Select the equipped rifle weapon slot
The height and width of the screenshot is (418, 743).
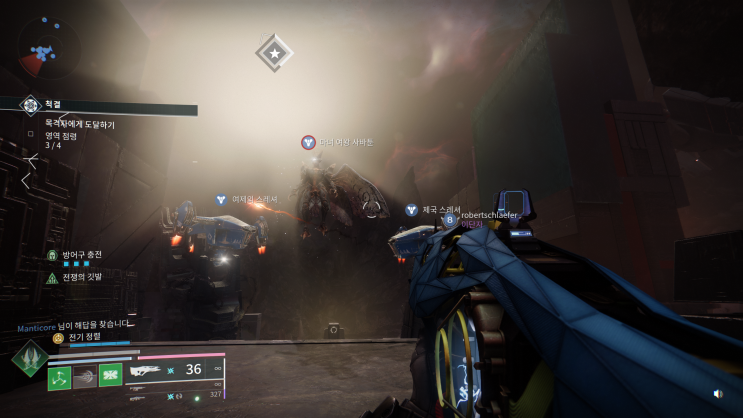coord(148,371)
